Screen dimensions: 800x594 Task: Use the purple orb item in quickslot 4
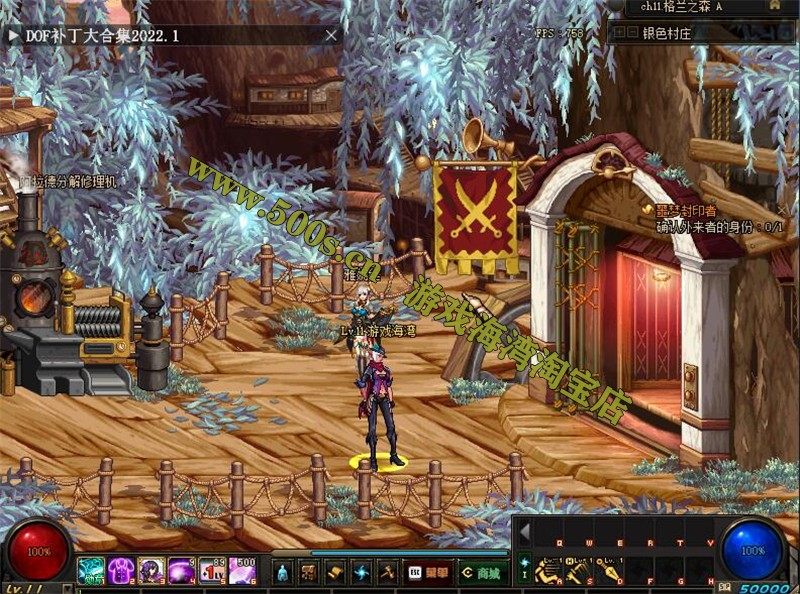(182, 571)
